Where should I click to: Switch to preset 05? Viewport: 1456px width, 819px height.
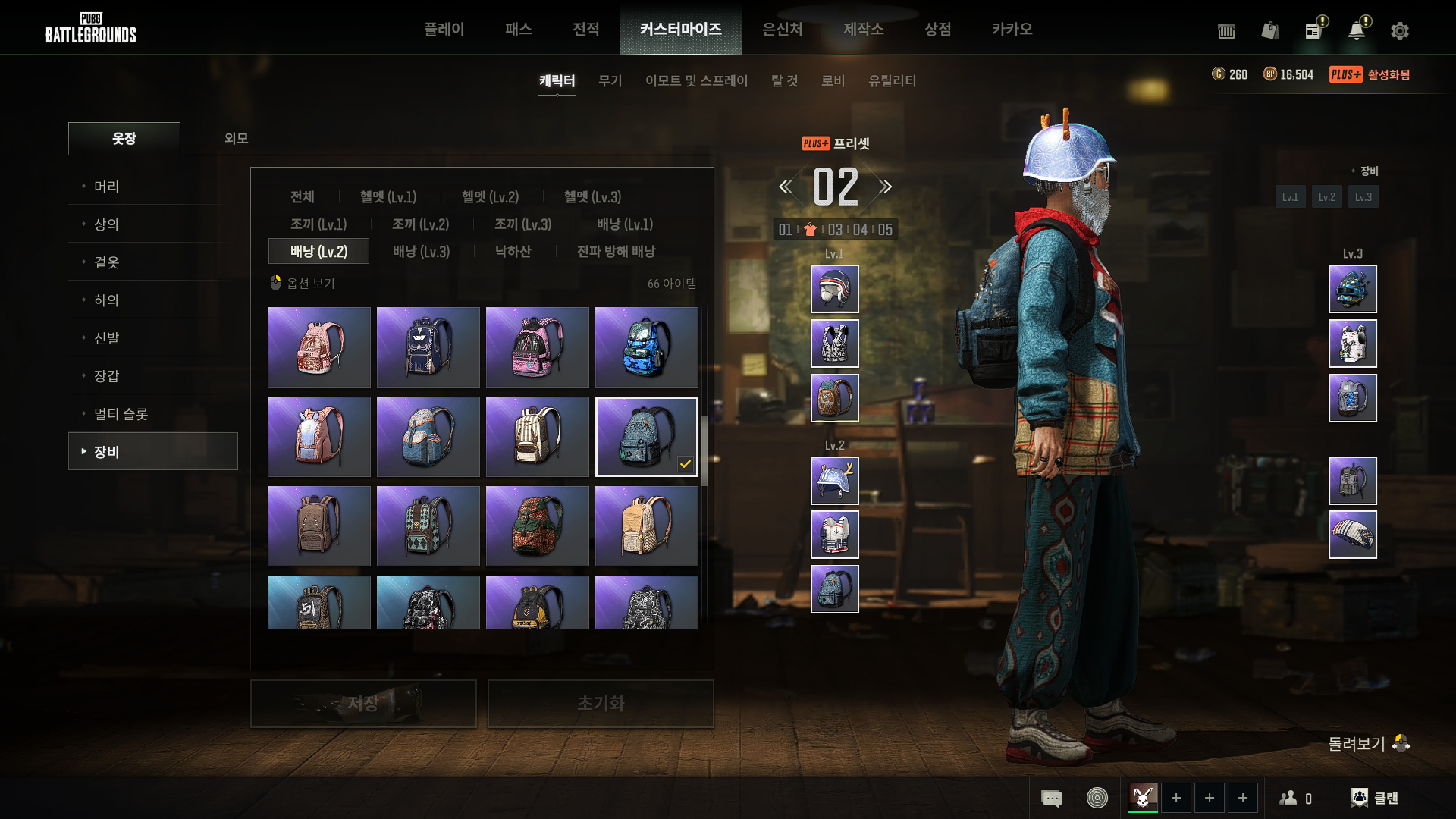(x=885, y=230)
